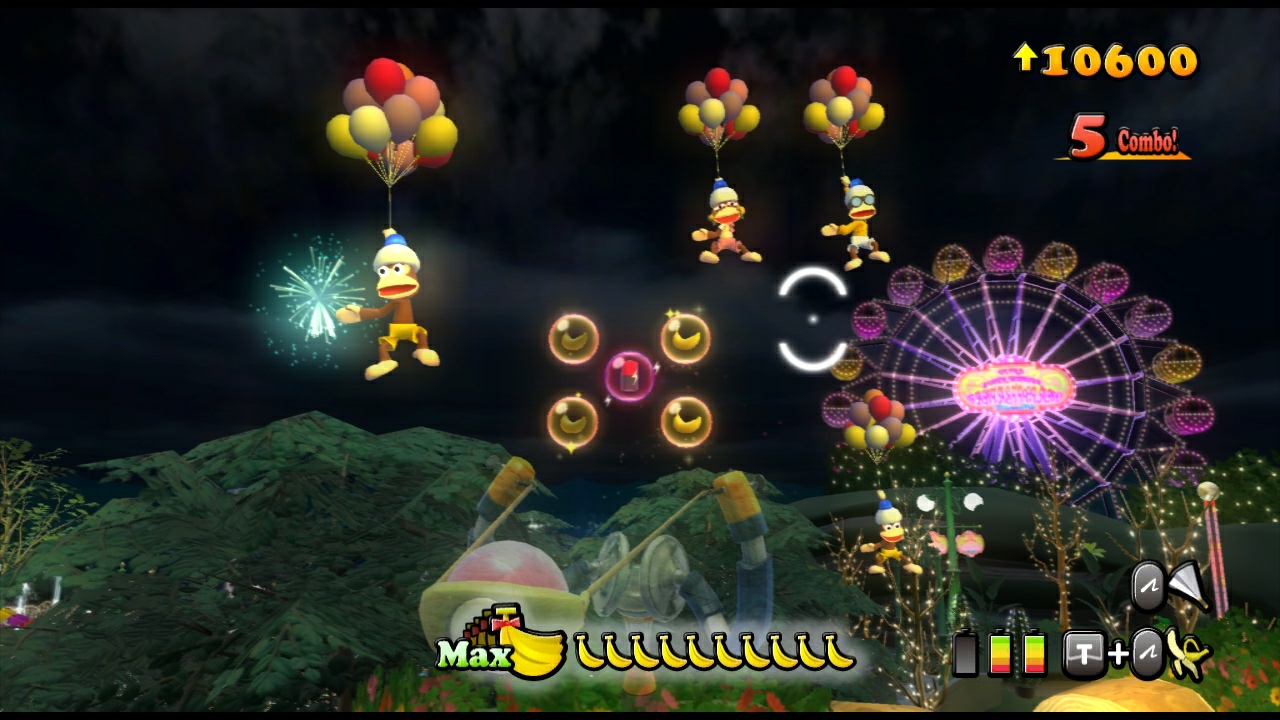The height and width of the screenshot is (720, 1280).
Task: Click the green Max label
Action: click(x=477, y=654)
